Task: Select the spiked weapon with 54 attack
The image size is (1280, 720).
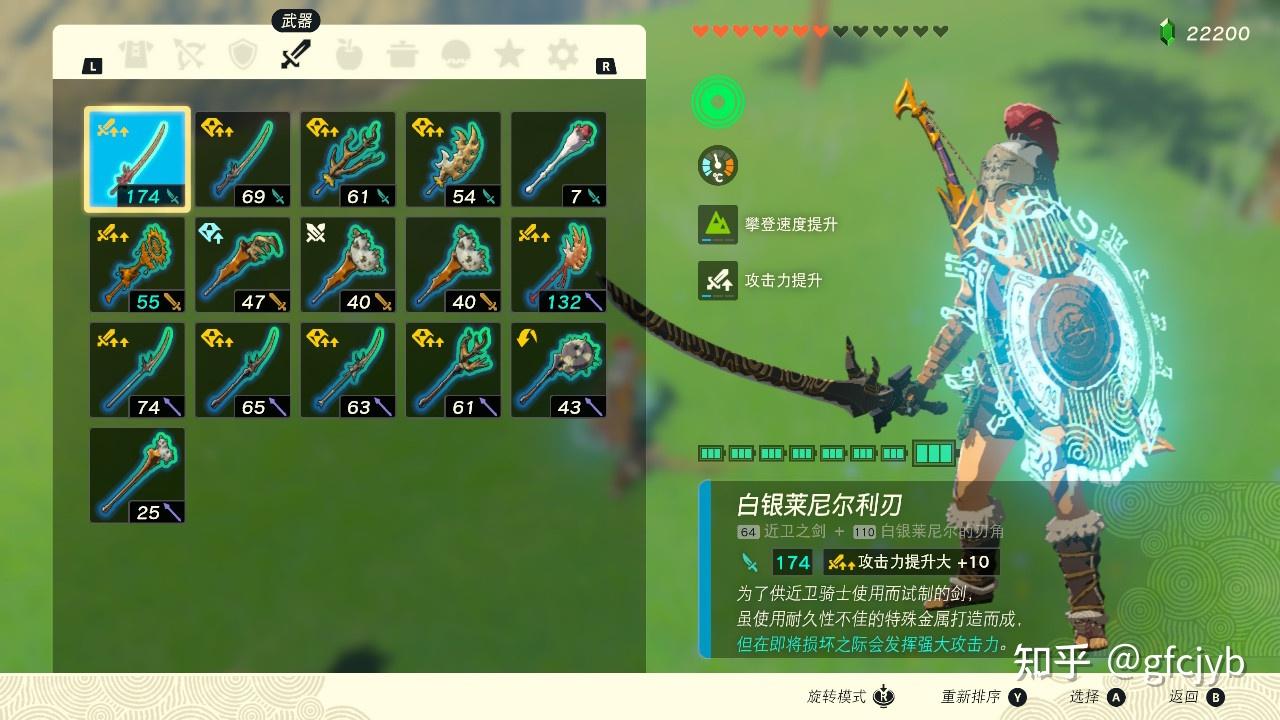Action: 453,160
